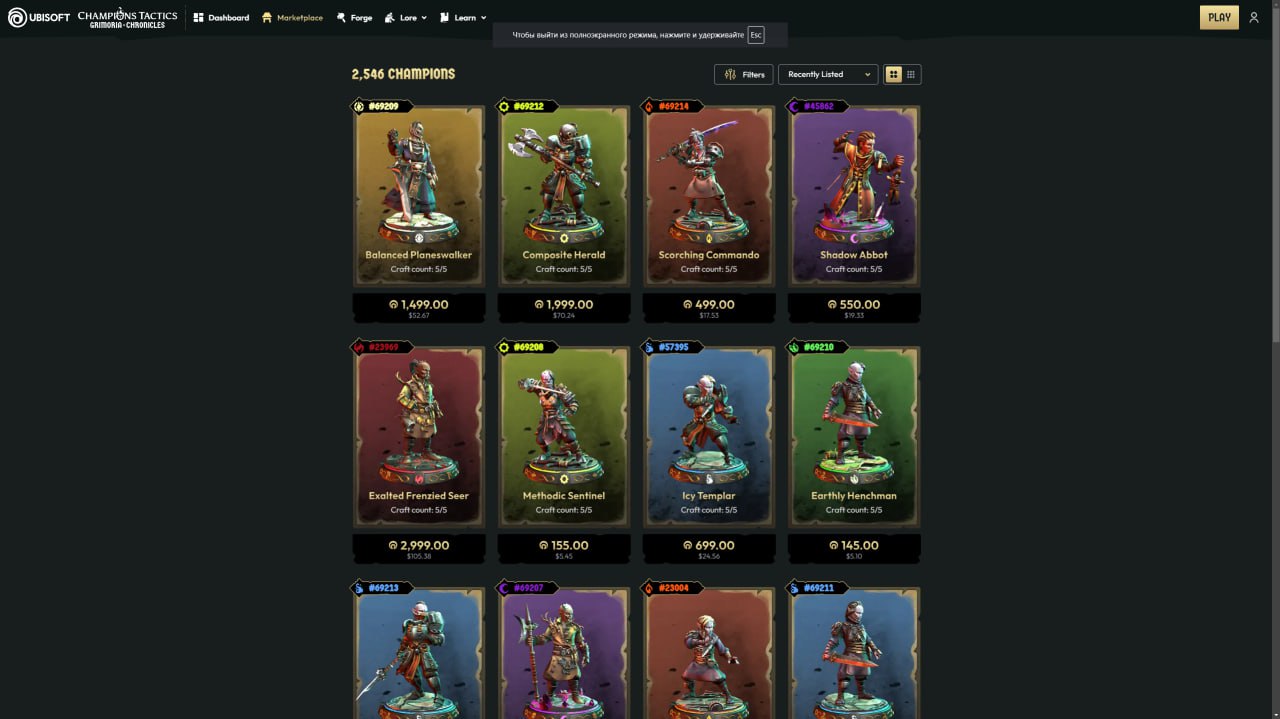Click the Ubisoft logo
Viewport: 1280px width, 719px height.
(x=39, y=17)
